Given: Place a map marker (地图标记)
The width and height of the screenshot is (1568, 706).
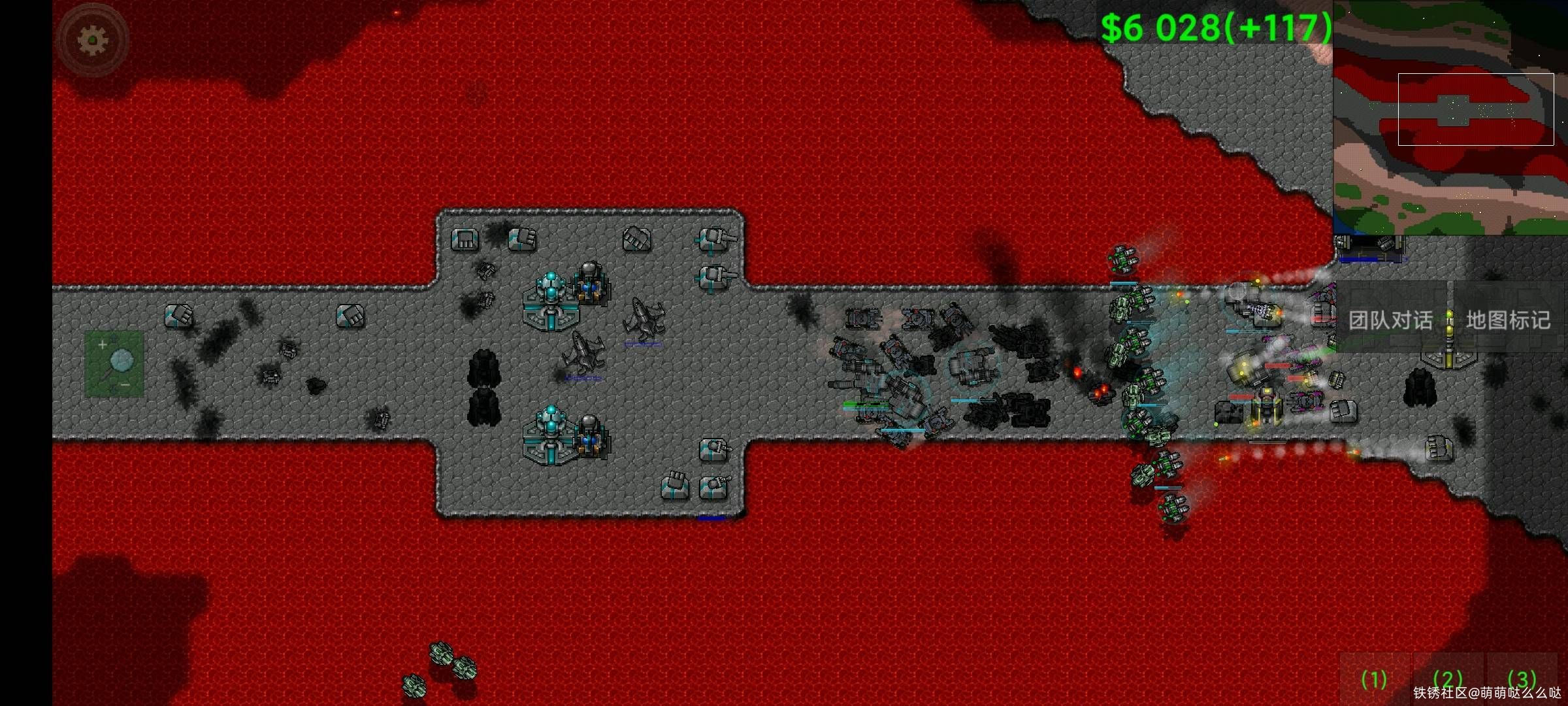Looking at the screenshot, I should (x=1508, y=320).
